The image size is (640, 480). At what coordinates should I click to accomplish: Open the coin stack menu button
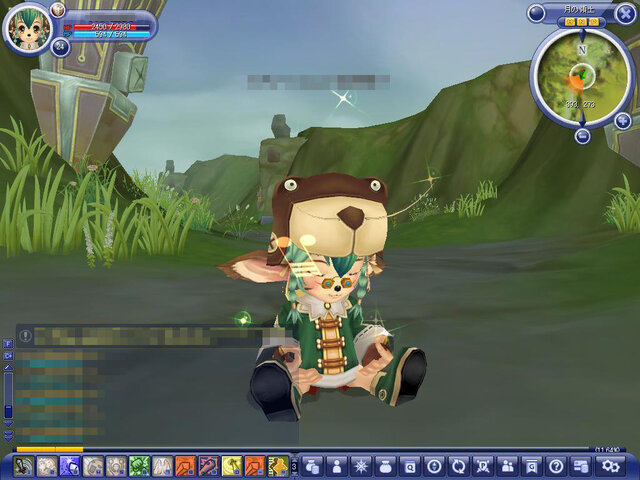(312, 466)
